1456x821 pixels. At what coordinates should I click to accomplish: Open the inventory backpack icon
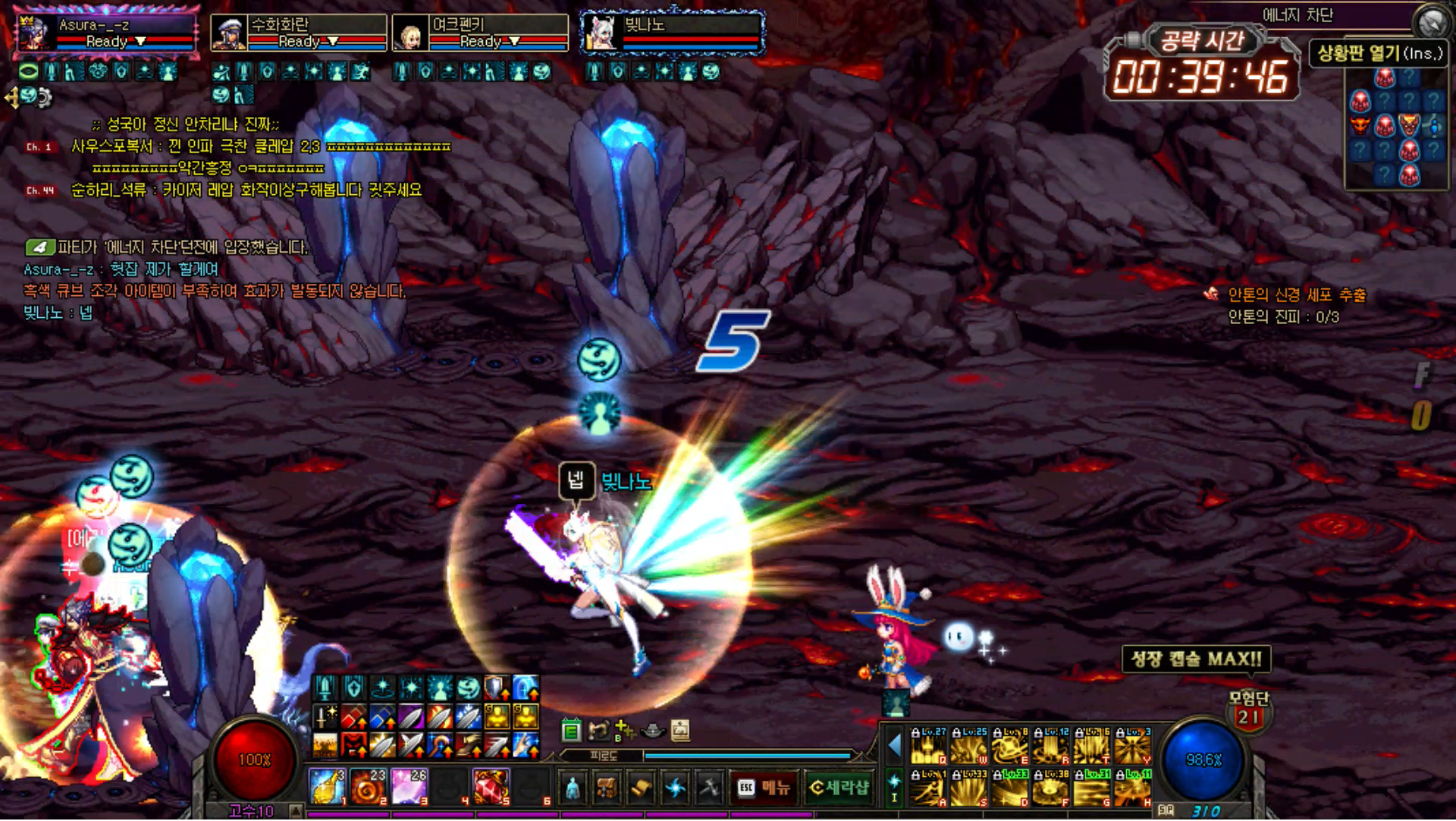[x=607, y=788]
